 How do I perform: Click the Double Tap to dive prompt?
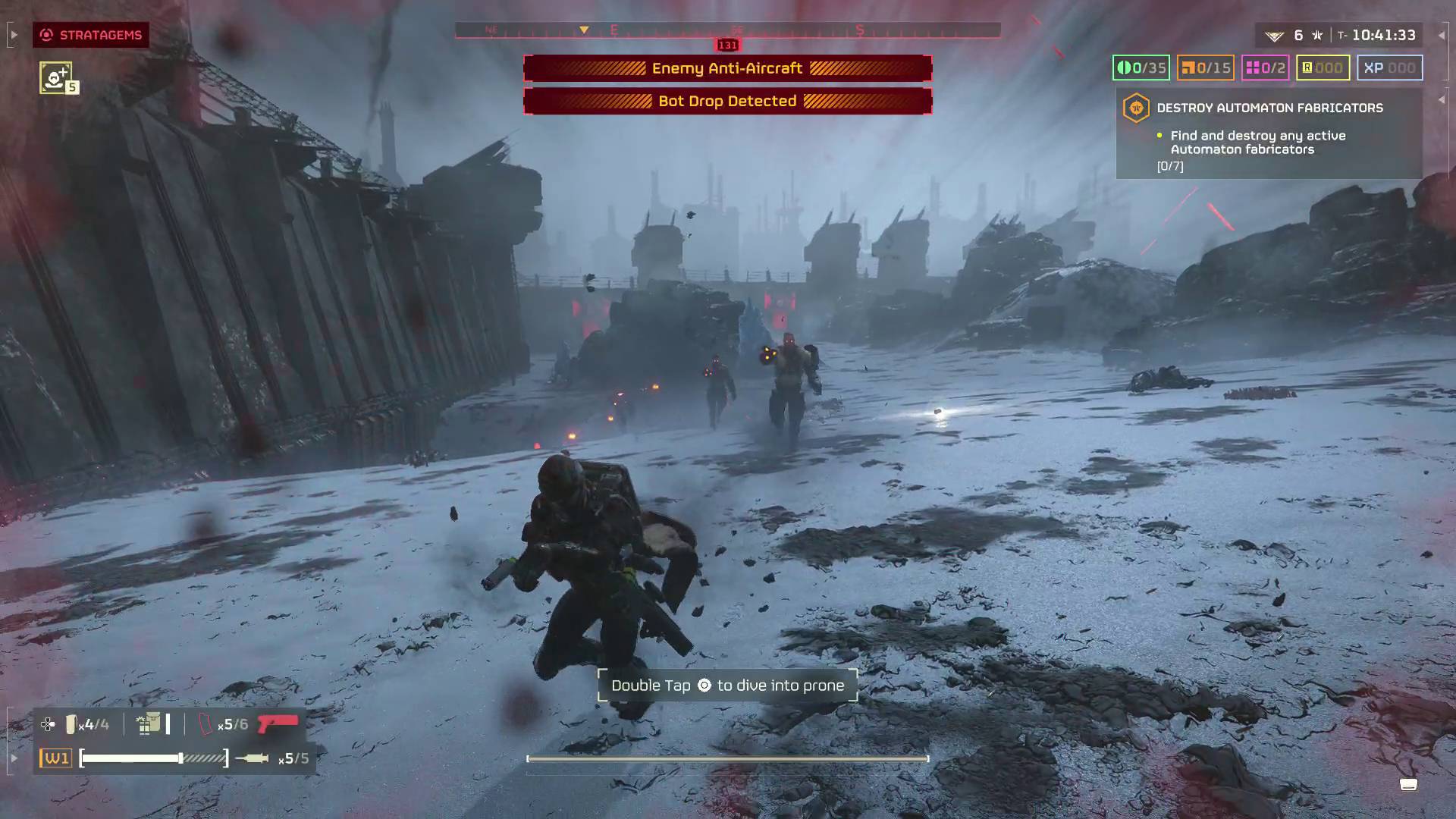(727, 685)
